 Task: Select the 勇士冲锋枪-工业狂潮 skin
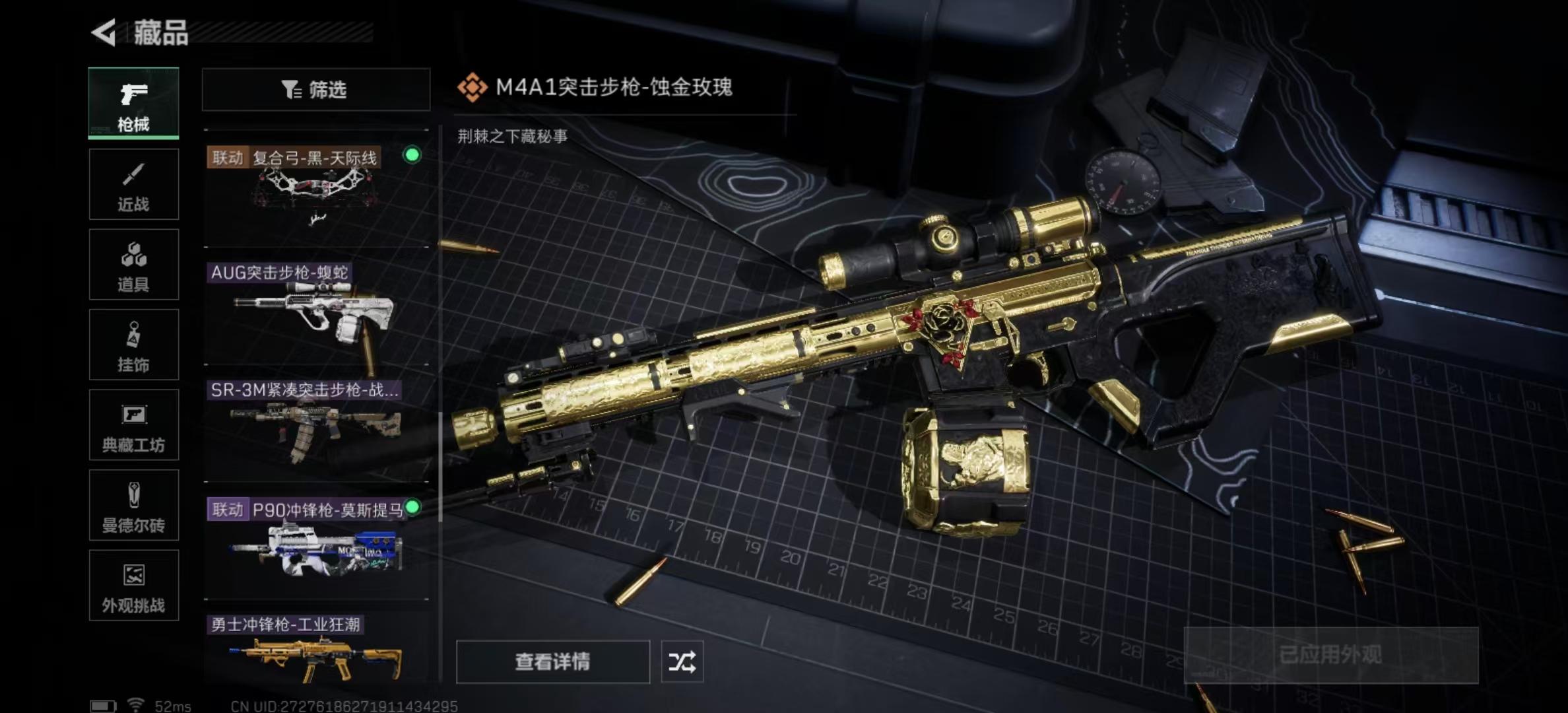tap(317, 650)
